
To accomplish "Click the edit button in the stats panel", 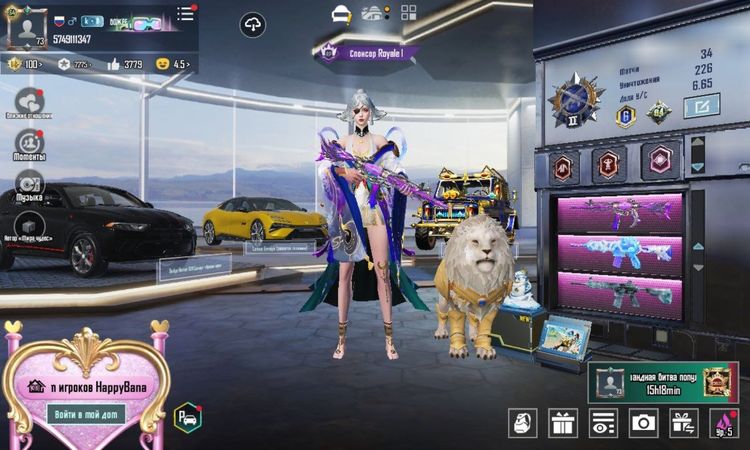I will (702, 103).
